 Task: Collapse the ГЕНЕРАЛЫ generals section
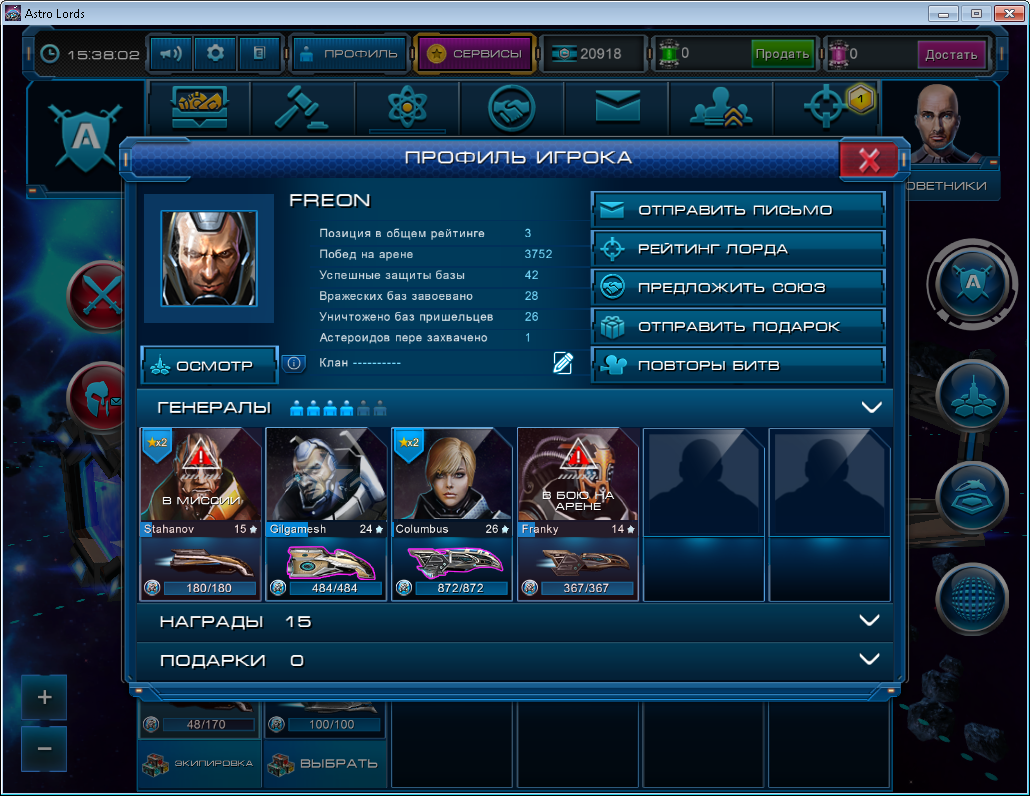tap(870, 407)
